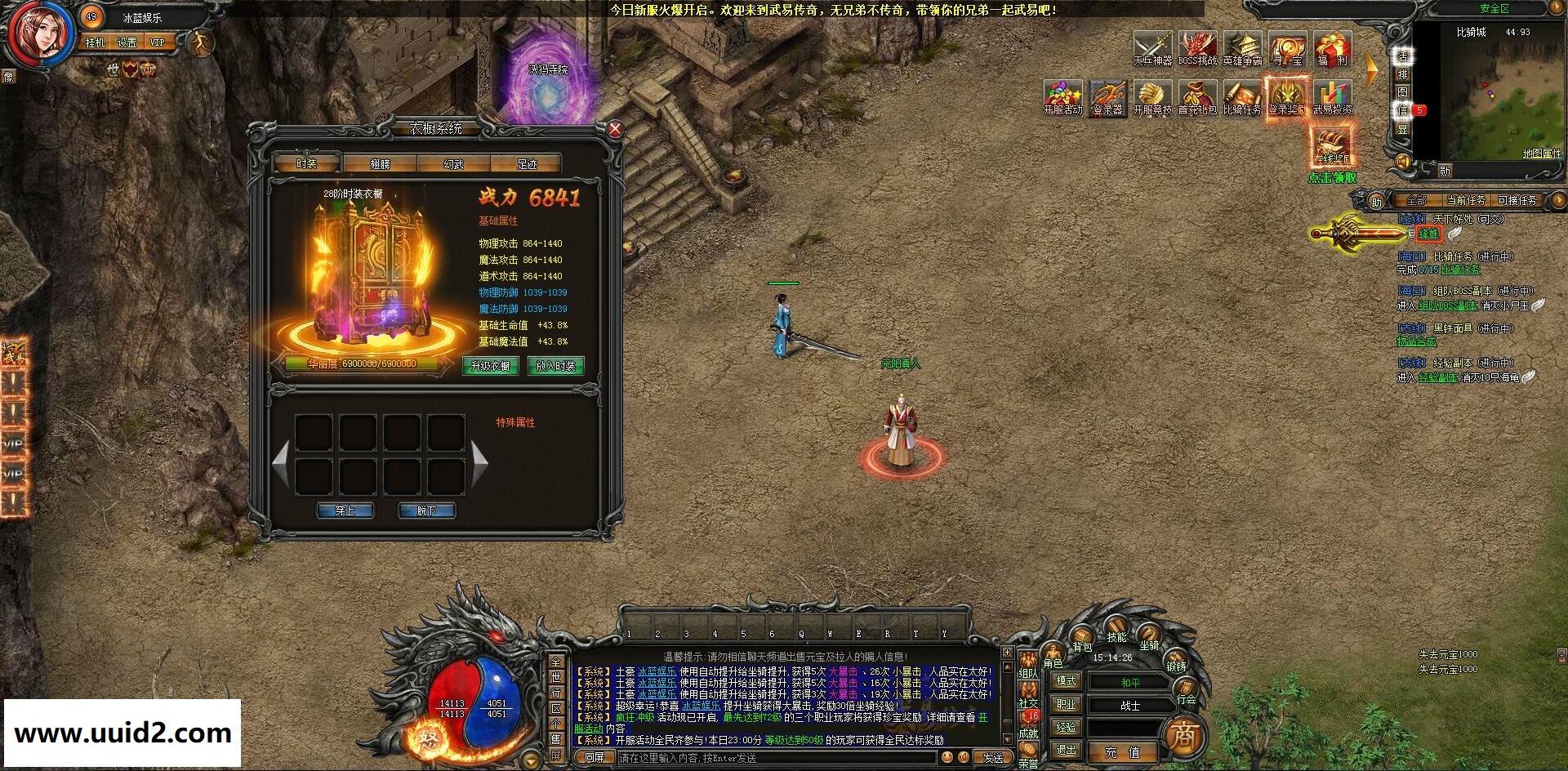Image resolution: width=1568 pixels, height=771 pixels.
Task: Open the 福利 gift box icon
Action: tap(1332, 49)
